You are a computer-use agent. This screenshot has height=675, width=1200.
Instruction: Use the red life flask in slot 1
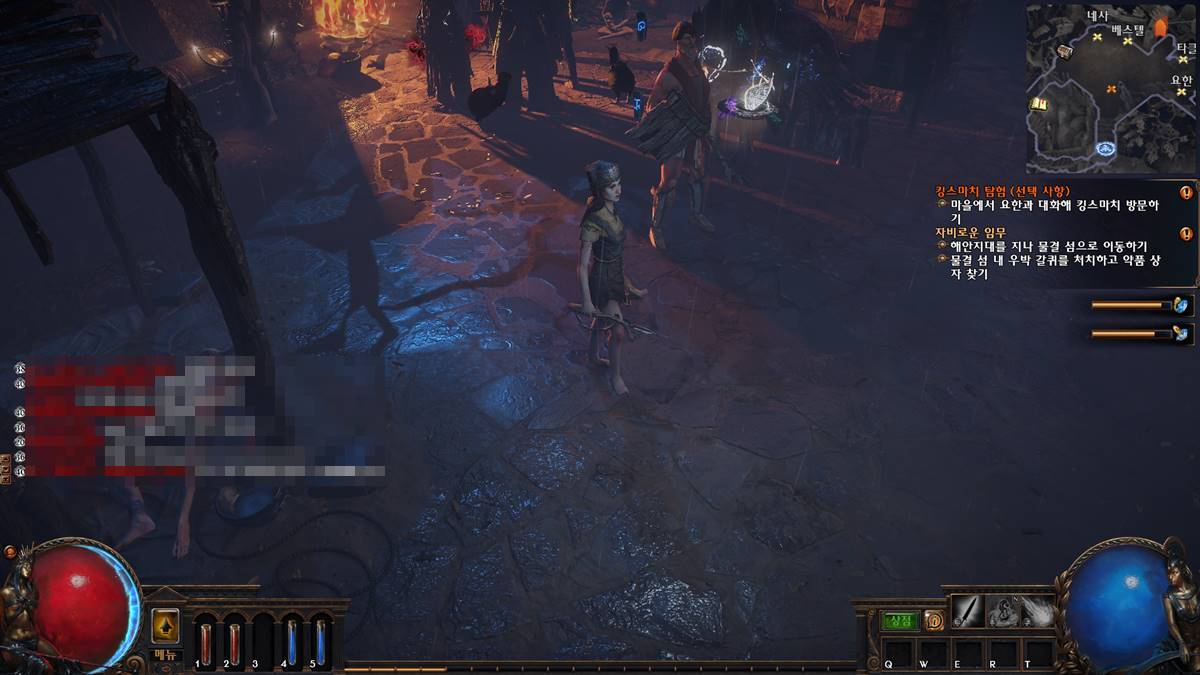(x=206, y=642)
